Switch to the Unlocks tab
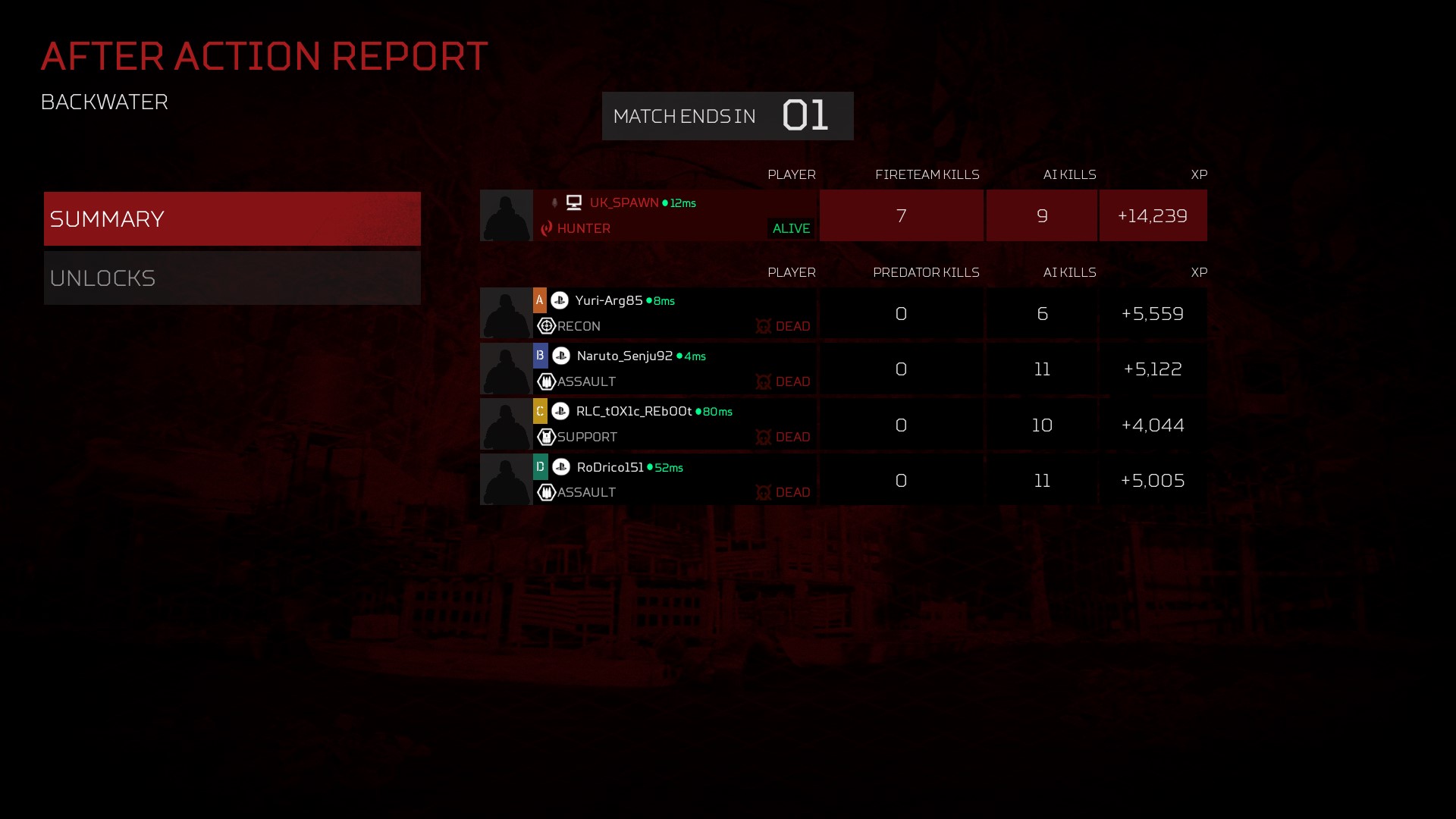 [x=232, y=278]
